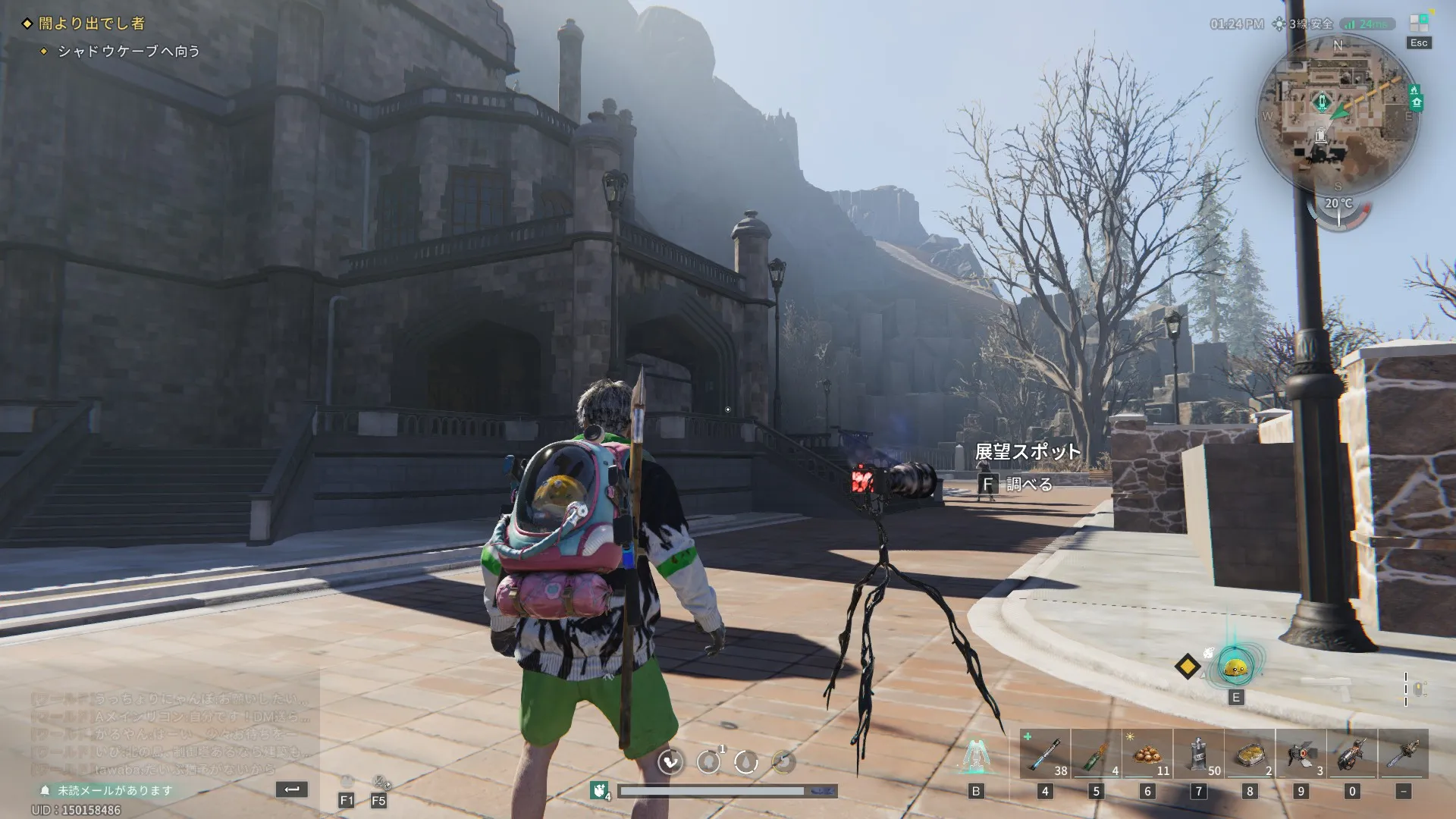
Task: Select the canned food hotbar slot
Action: pos(1250,755)
